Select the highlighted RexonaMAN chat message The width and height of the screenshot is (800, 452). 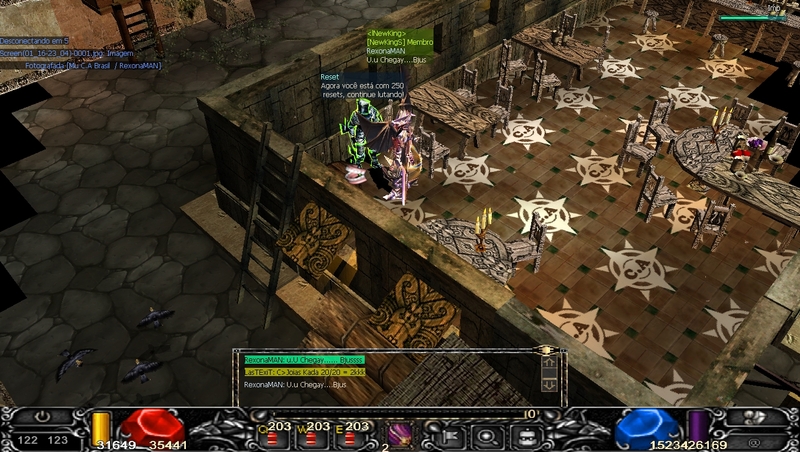click(x=304, y=359)
